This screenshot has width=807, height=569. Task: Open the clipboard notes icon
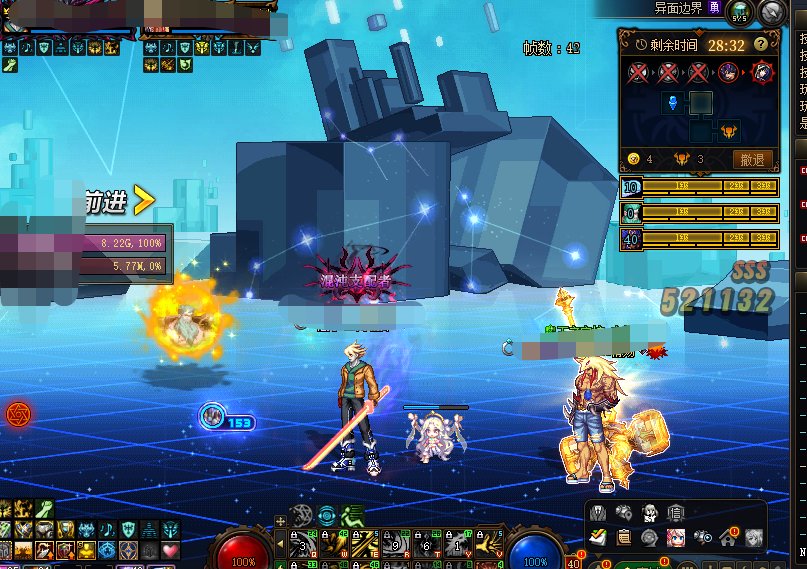(624, 538)
